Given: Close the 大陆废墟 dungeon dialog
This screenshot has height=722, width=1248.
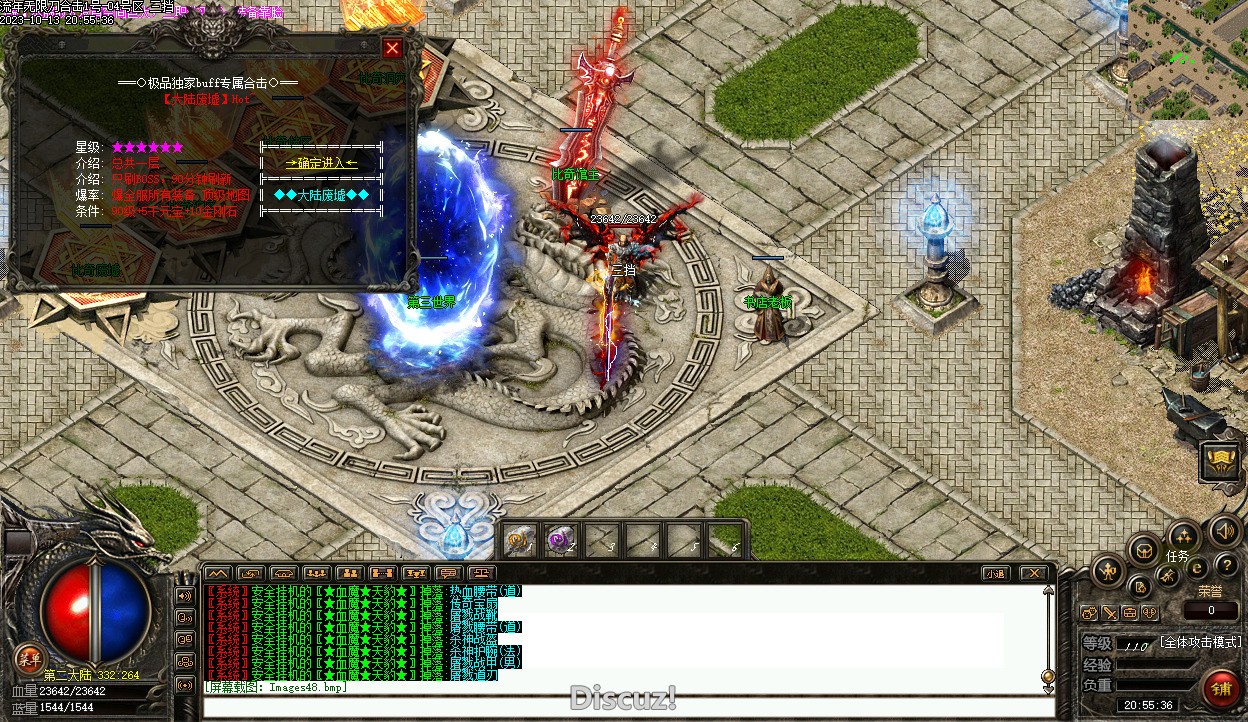Looking at the screenshot, I should click(393, 48).
